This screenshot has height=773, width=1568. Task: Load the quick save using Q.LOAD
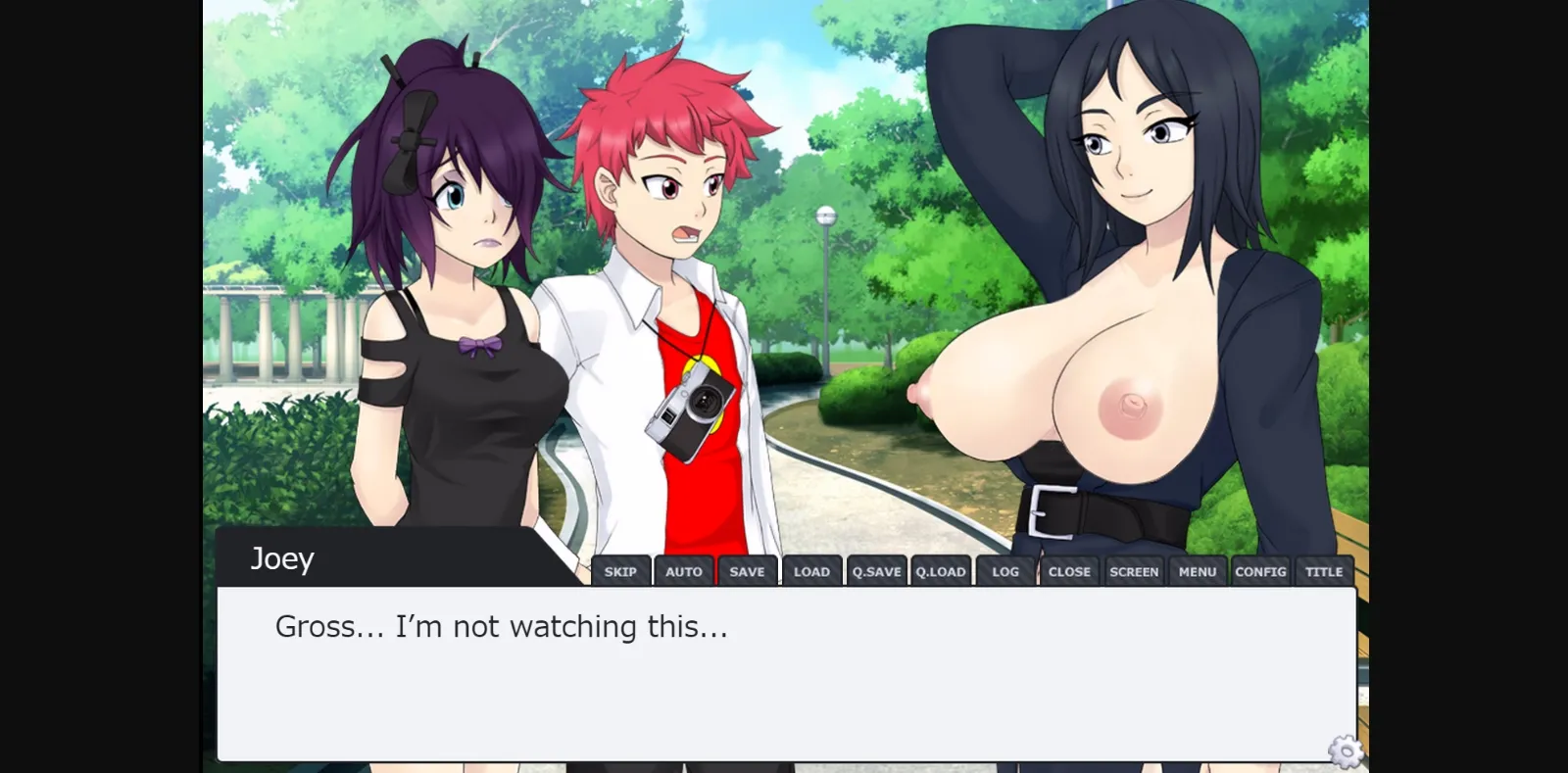(x=941, y=570)
